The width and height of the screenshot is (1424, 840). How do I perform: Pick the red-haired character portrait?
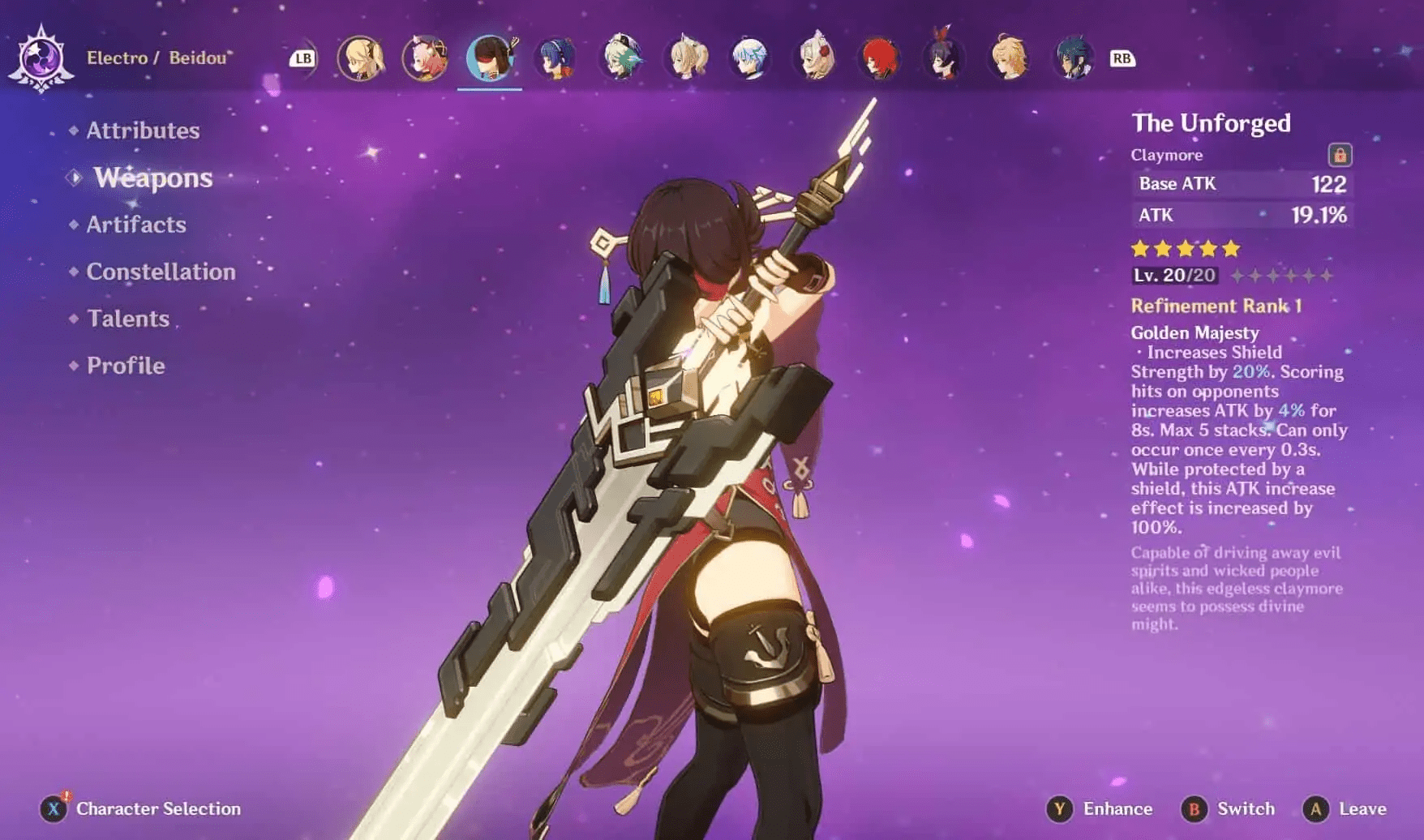pos(879,58)
